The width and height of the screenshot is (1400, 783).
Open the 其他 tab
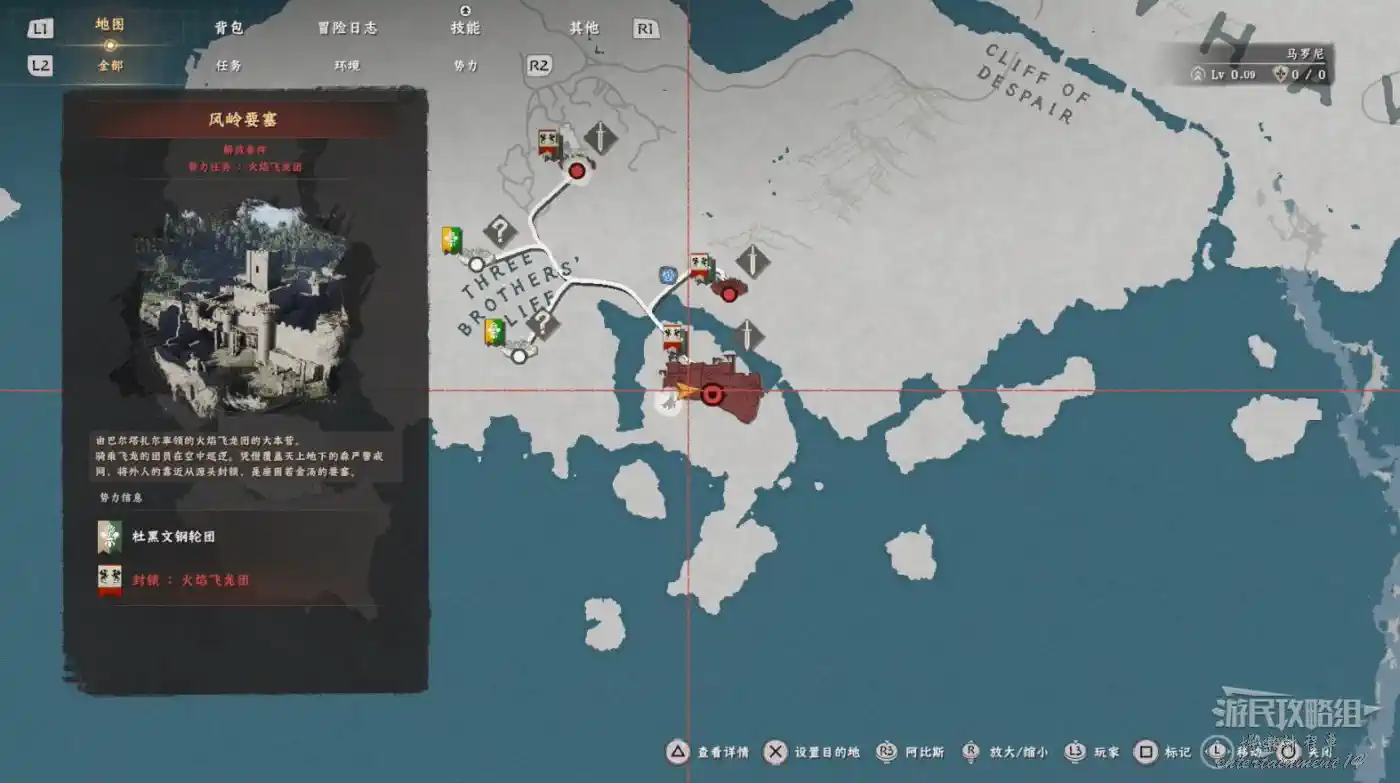pos(584,28)
